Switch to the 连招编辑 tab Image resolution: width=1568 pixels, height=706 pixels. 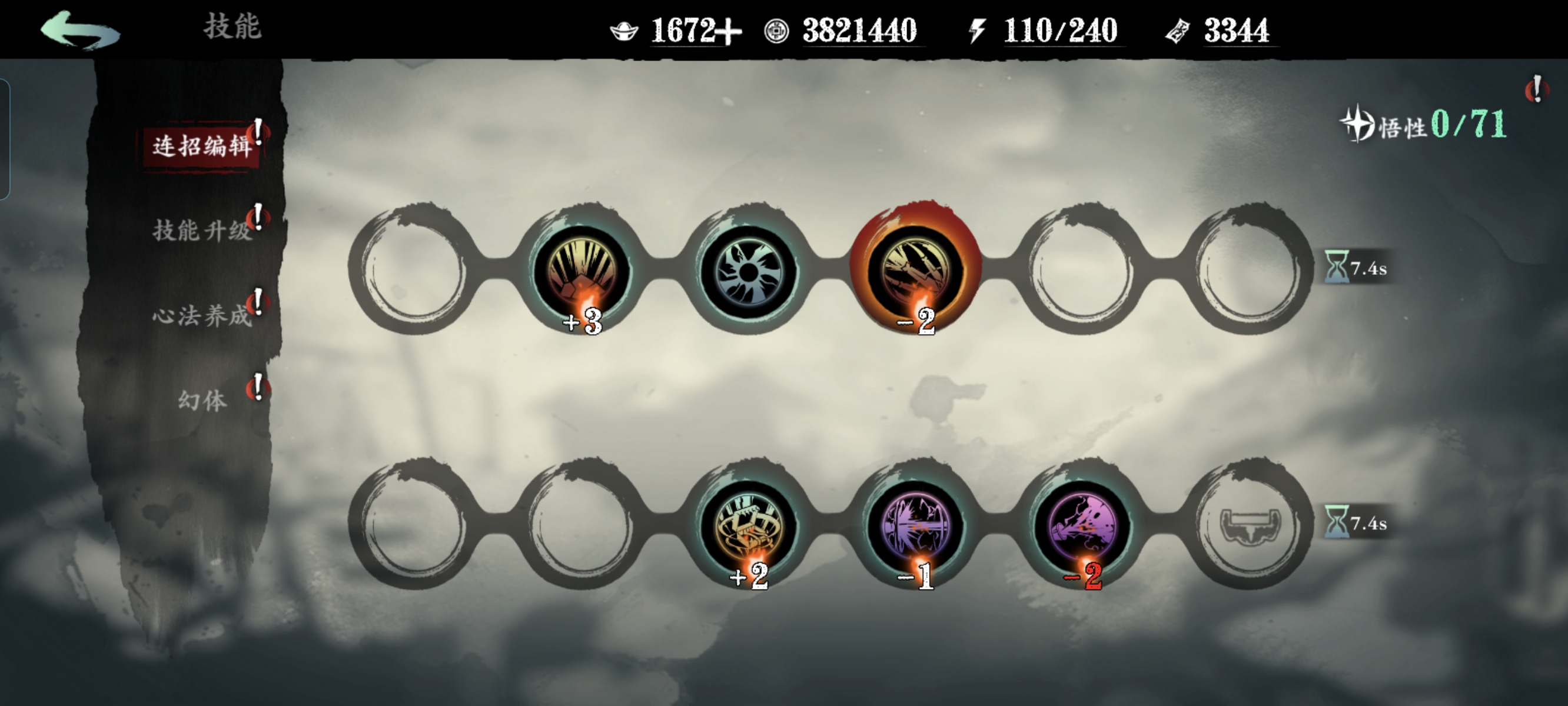[x=201, y=146]
